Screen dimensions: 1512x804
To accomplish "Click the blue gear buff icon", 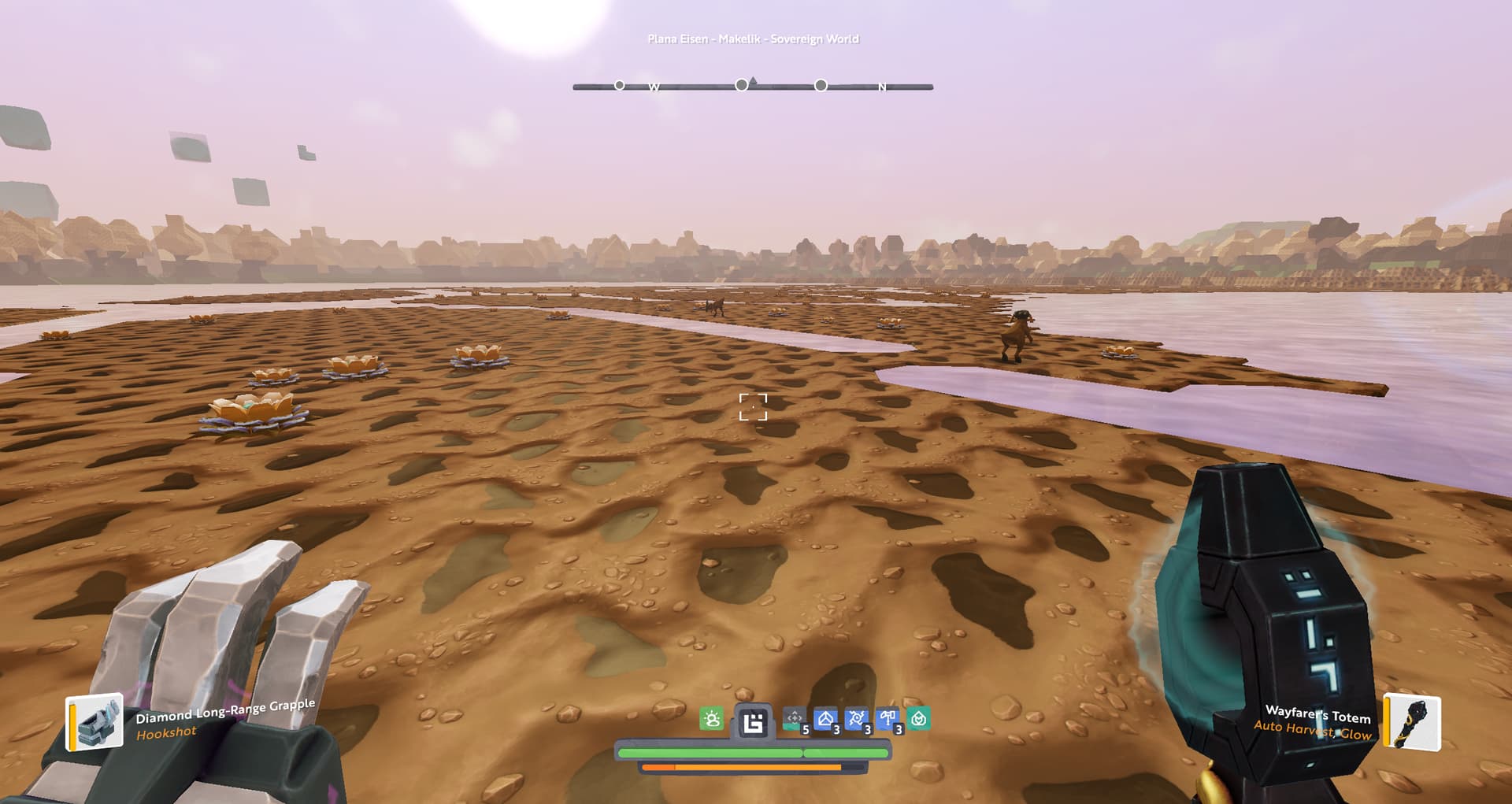I will (856, 719).
